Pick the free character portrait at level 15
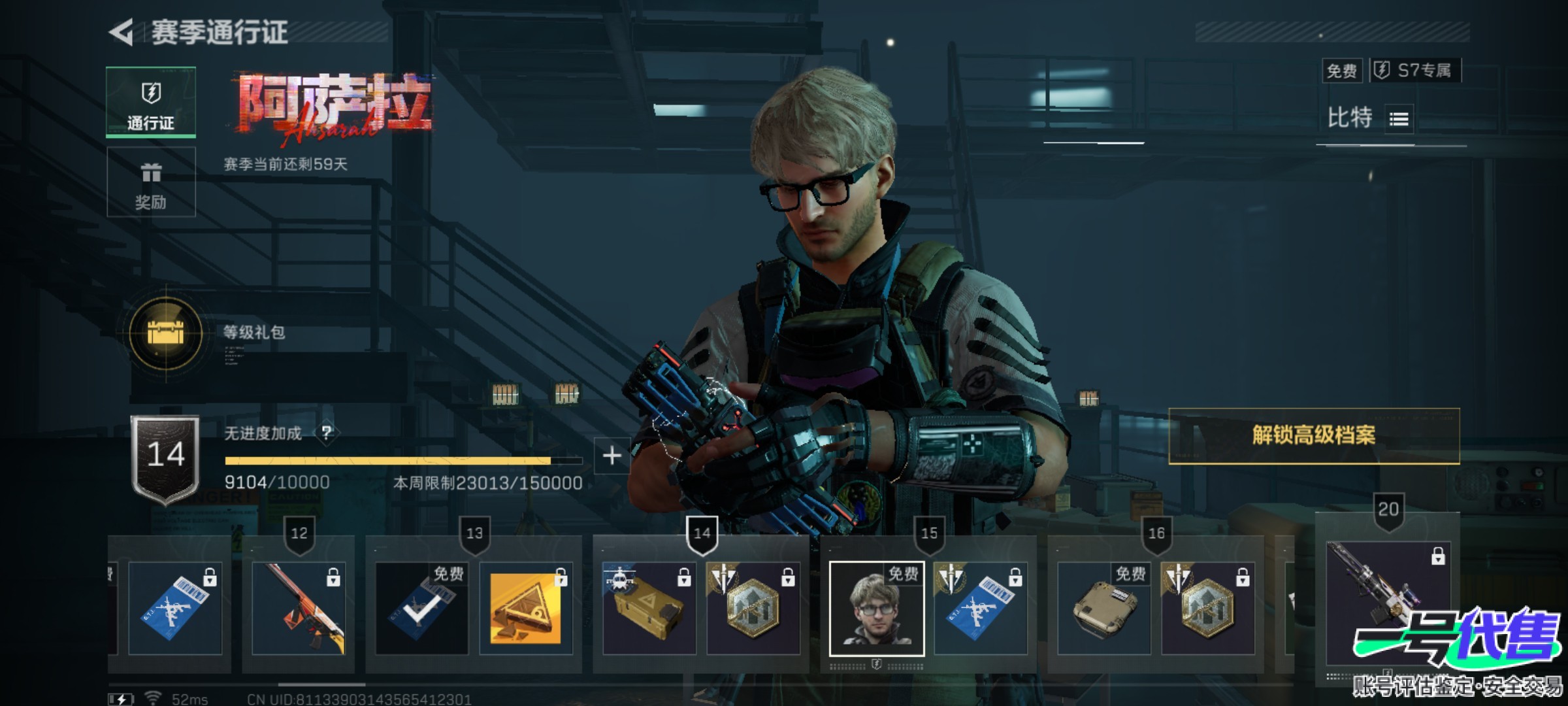This screenshot has height=706, width=1568. [877, 608]
